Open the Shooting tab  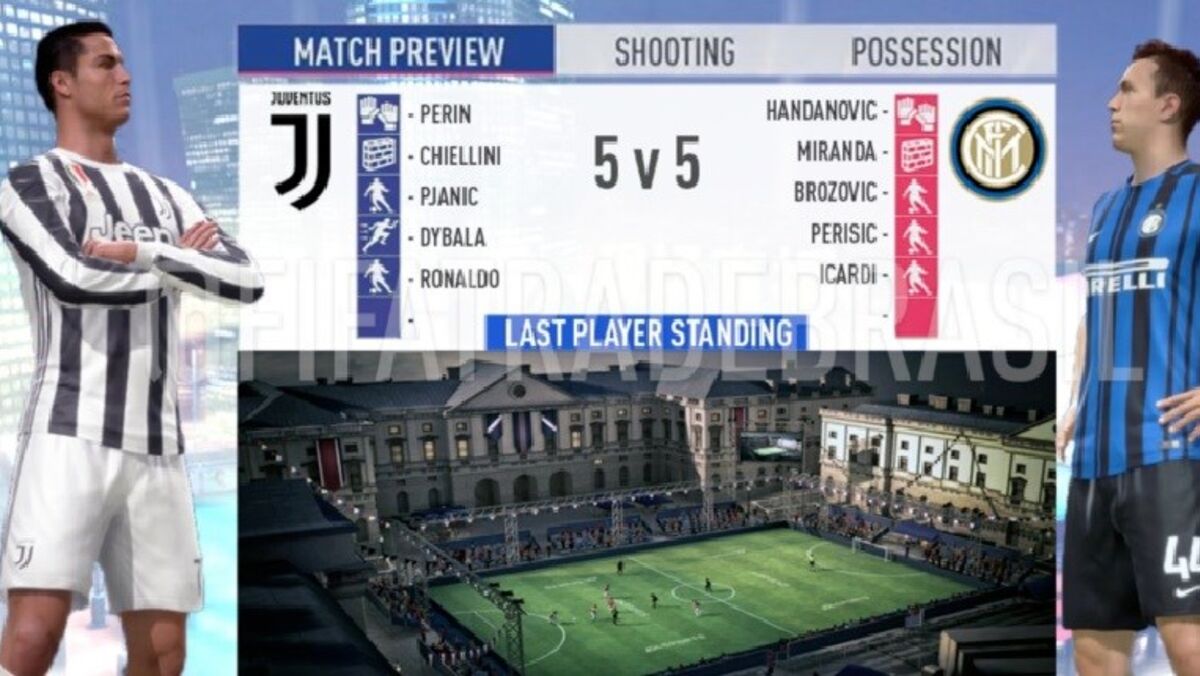(x=674, y=51)
